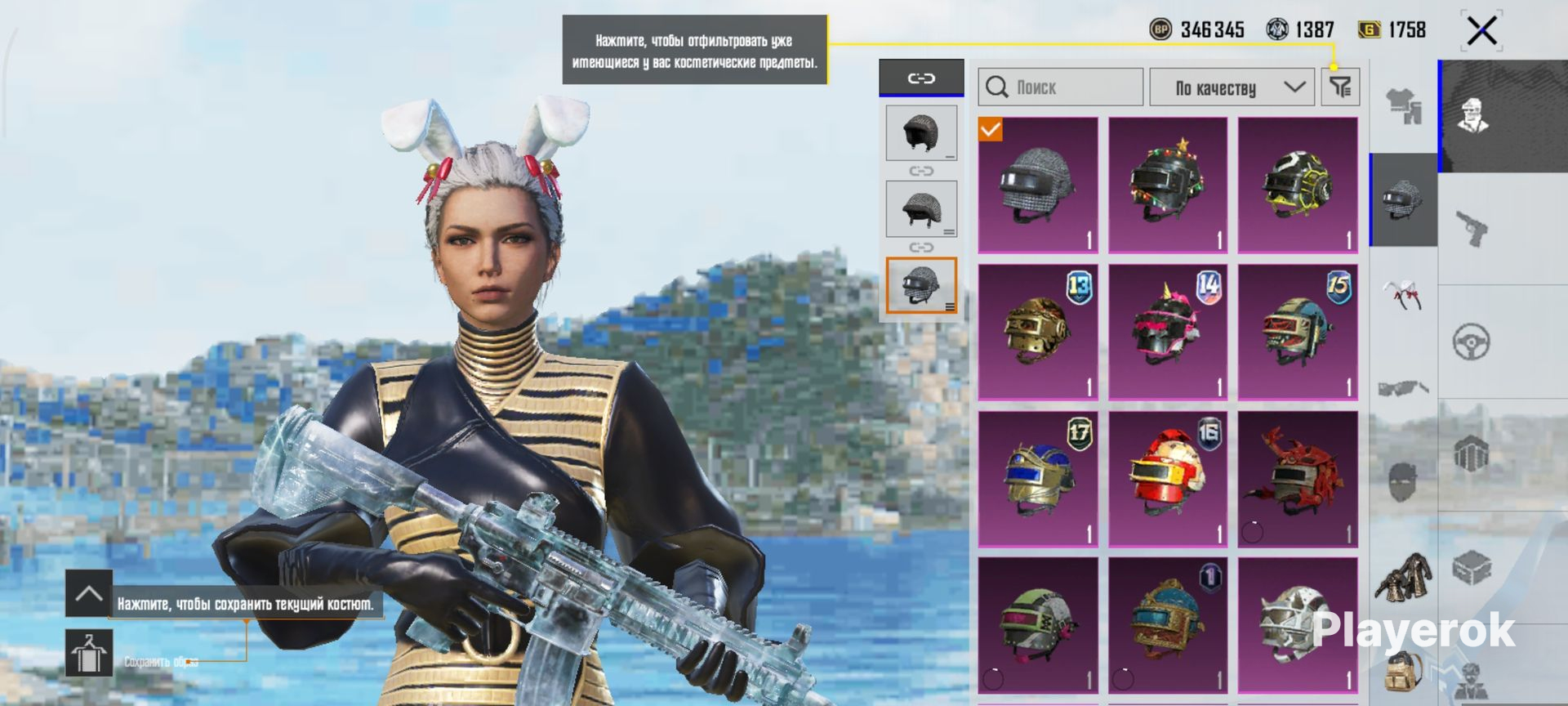Select the Christmas lights helmet skin
1568x706 pixels.
pos(1168,185)
